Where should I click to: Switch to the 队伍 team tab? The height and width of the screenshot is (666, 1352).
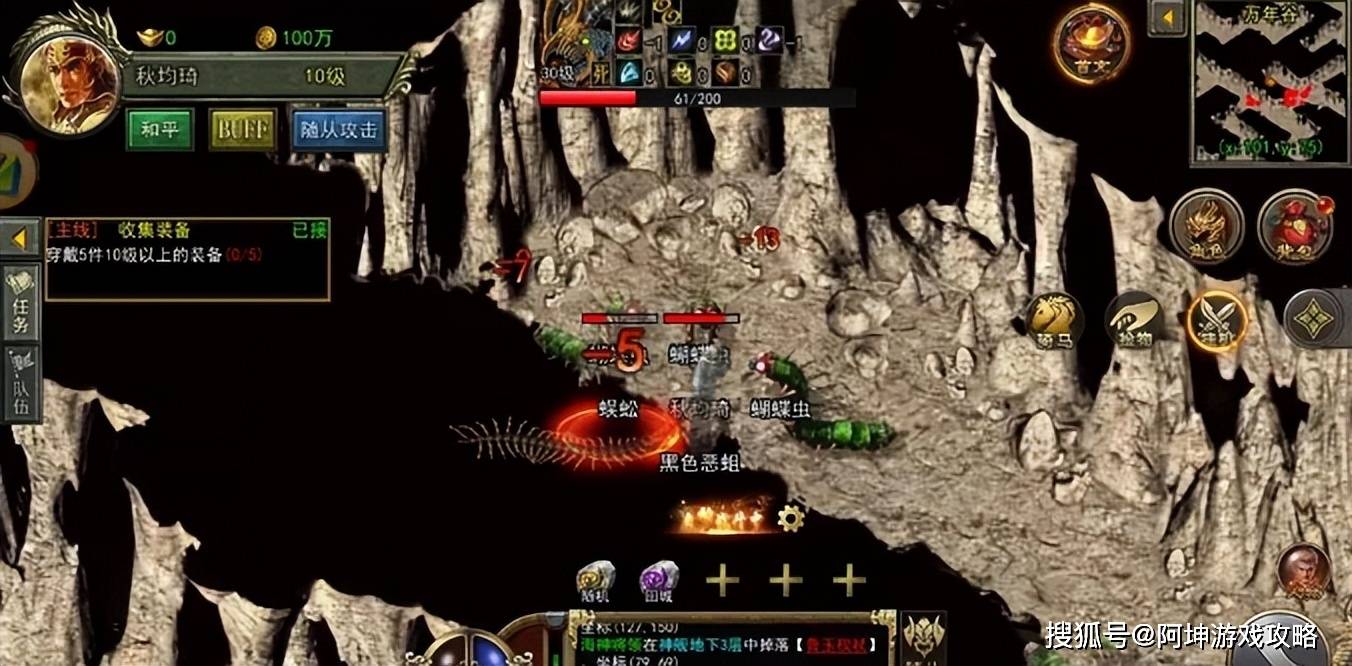(21, 384)
